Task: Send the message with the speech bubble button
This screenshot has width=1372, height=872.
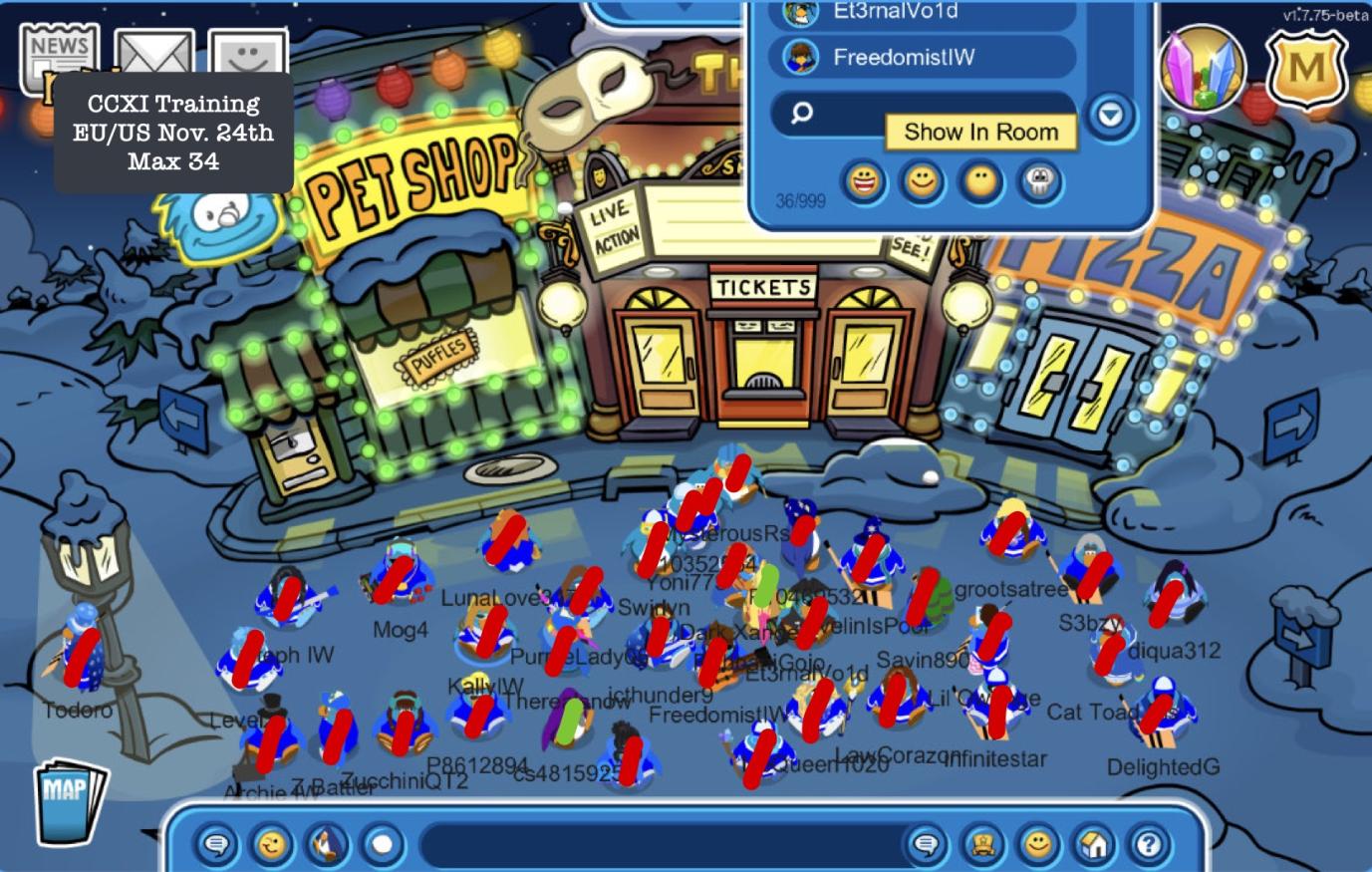Action: (x=926, y=845)
